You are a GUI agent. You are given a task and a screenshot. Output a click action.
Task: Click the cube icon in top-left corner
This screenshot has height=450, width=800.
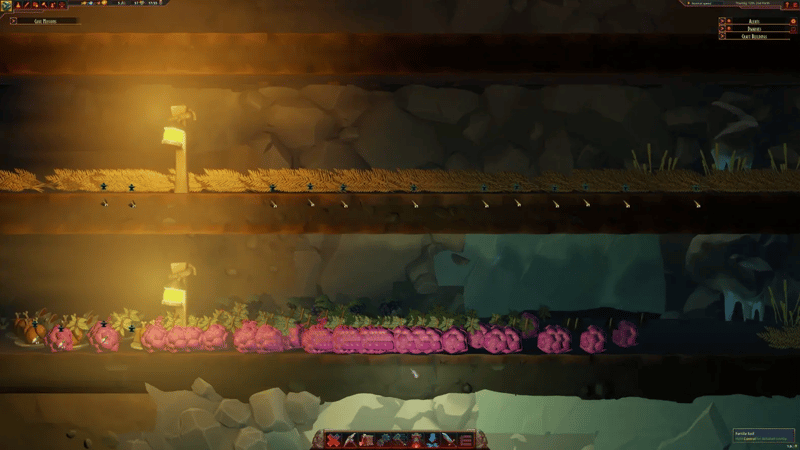(x=5, y=5)
